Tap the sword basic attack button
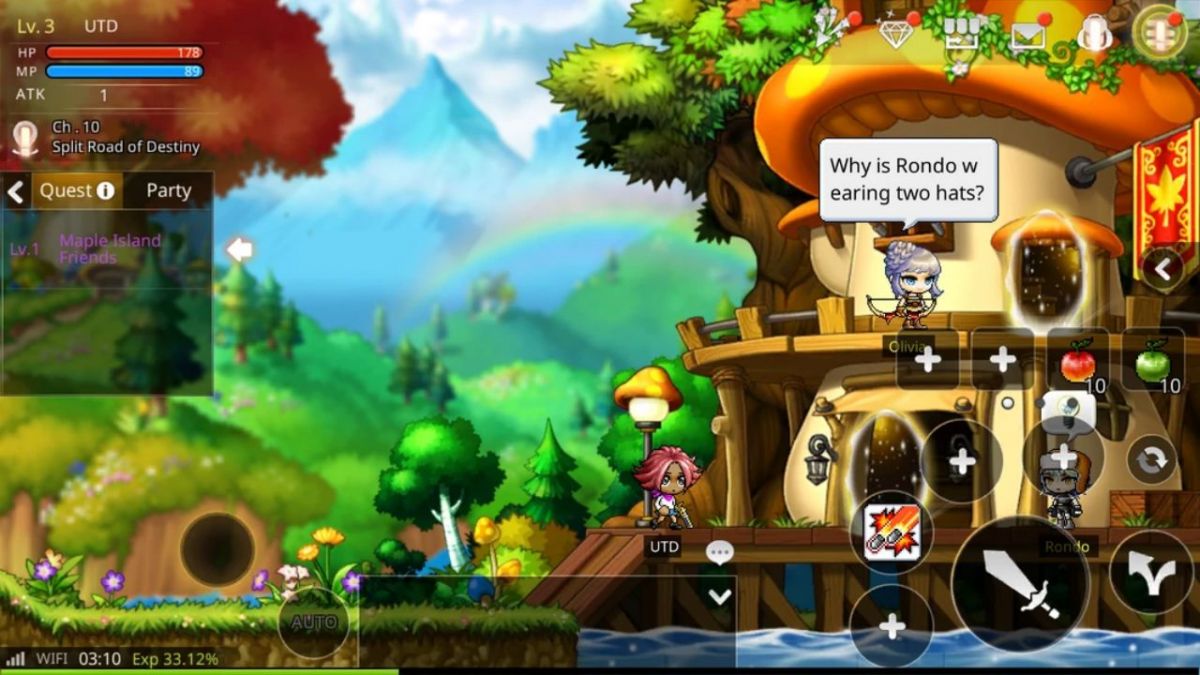 1020,585
